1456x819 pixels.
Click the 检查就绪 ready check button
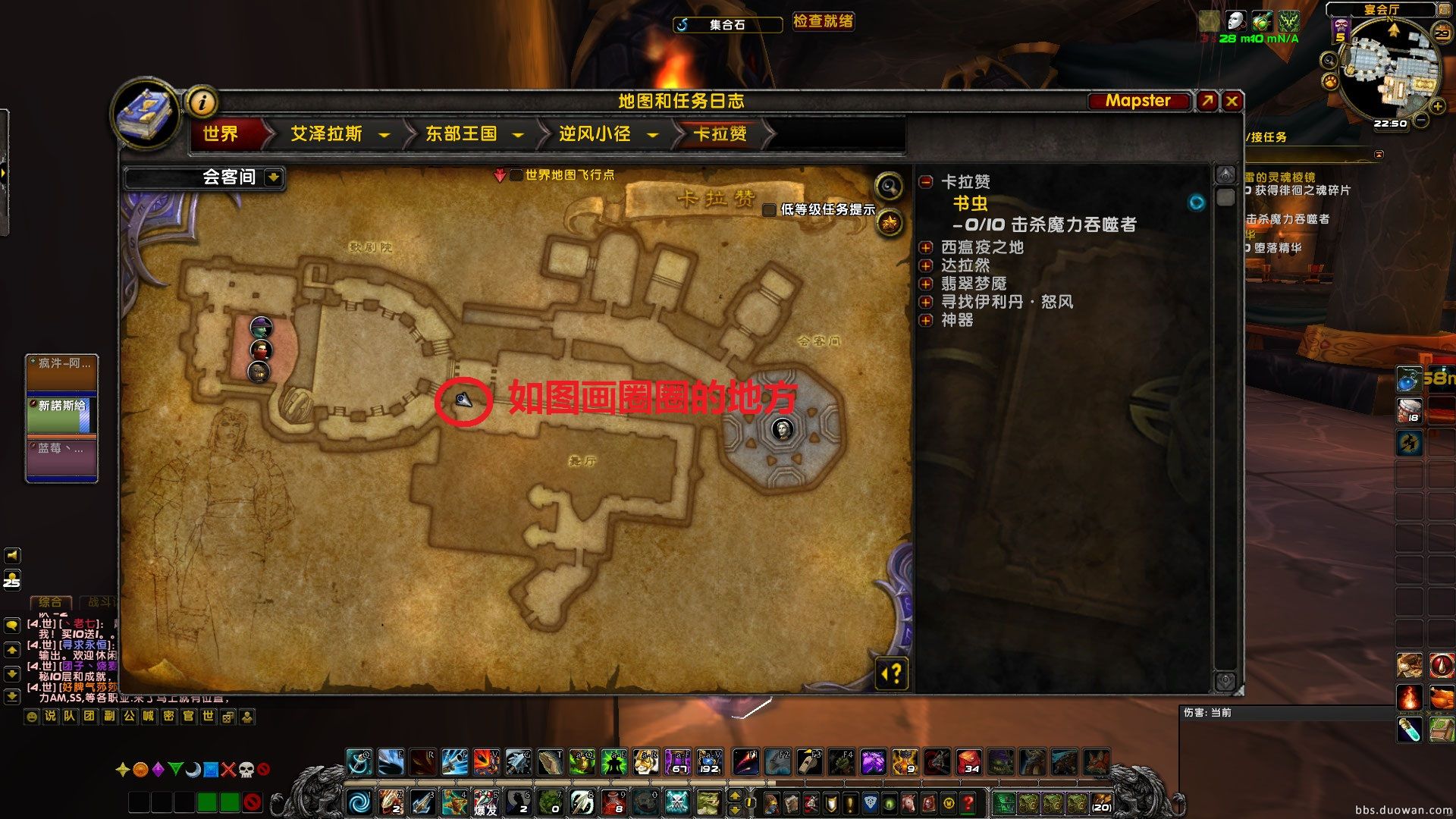[x=823, y=22]
